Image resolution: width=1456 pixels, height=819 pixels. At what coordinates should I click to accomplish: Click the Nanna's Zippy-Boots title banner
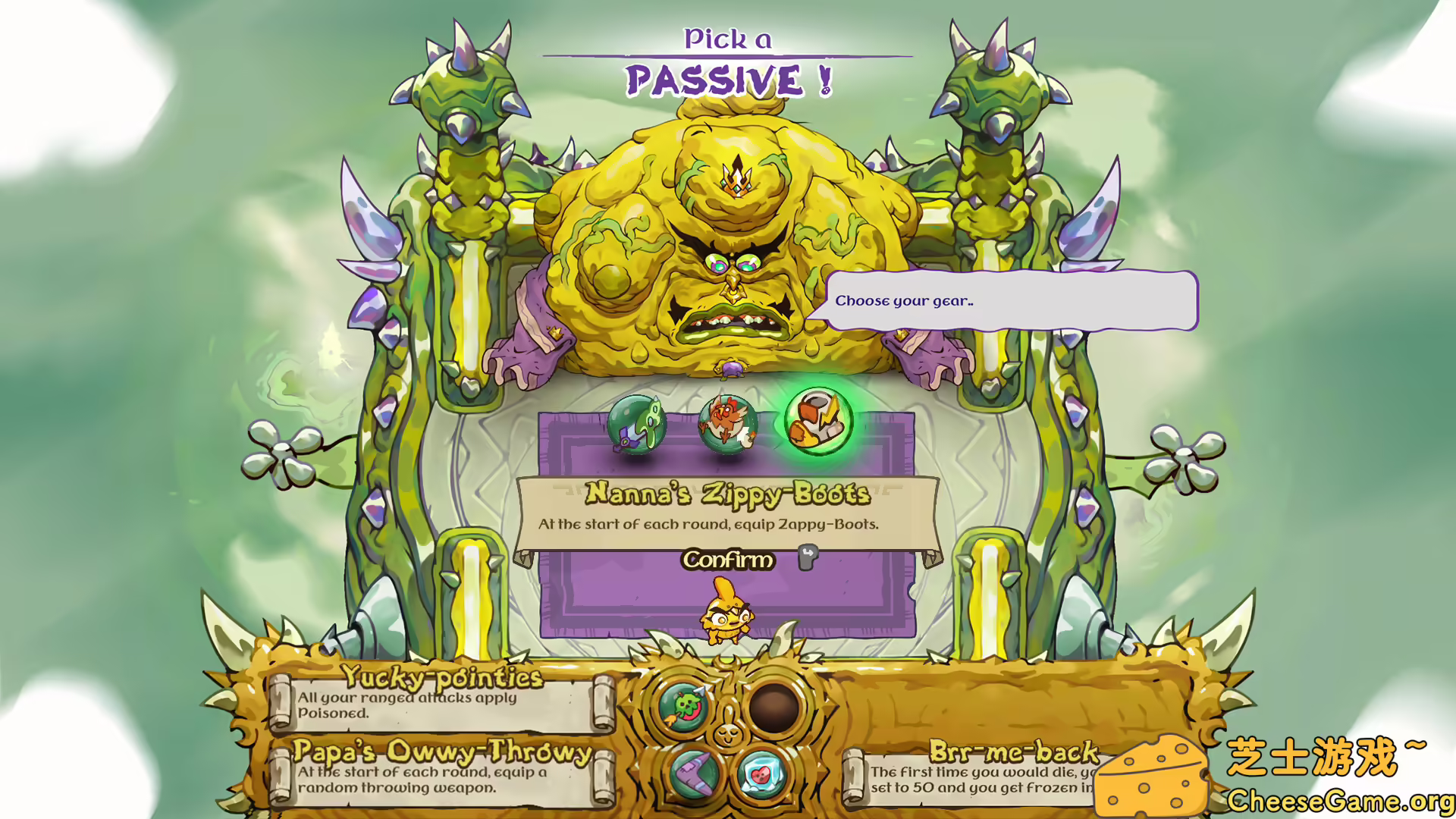tap(726, 493)
